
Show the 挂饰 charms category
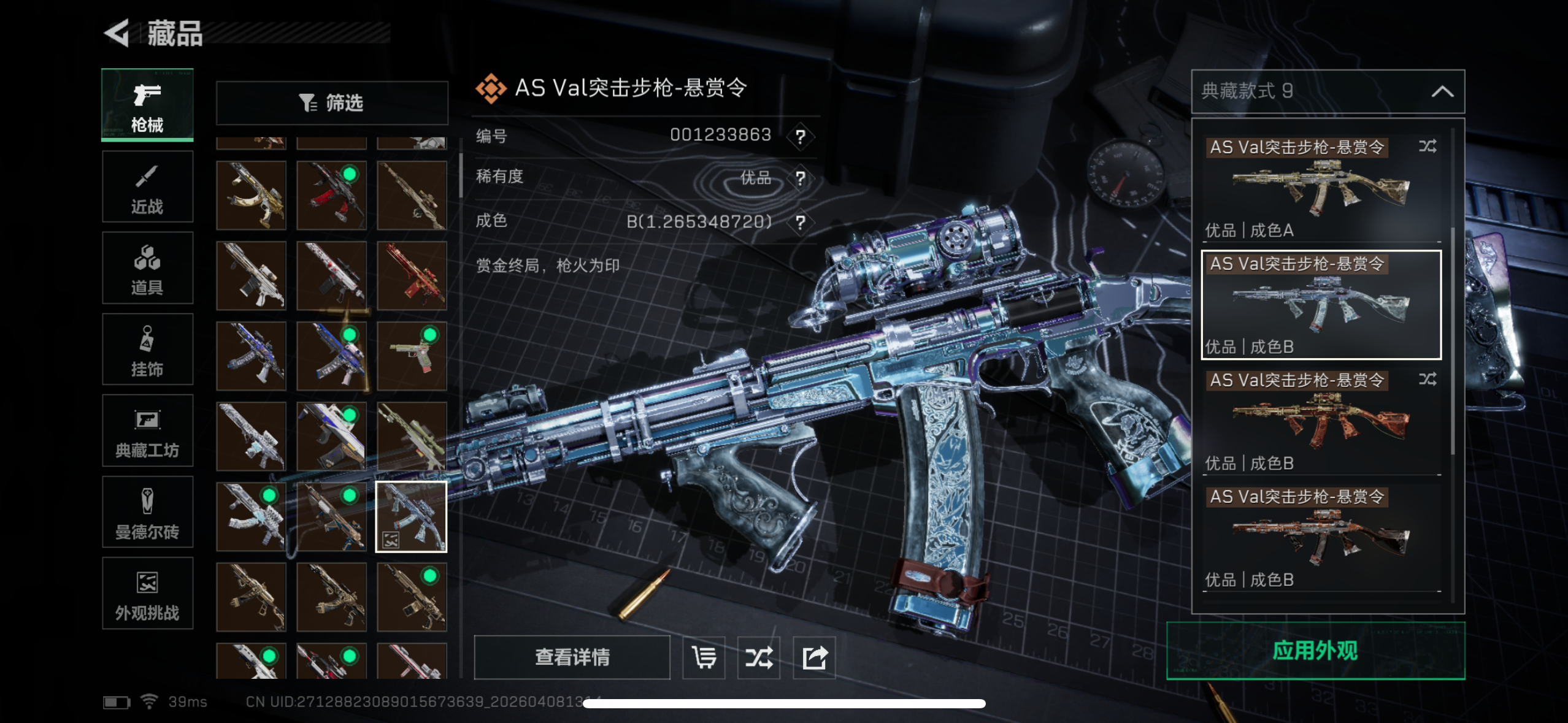click(147, 350)
